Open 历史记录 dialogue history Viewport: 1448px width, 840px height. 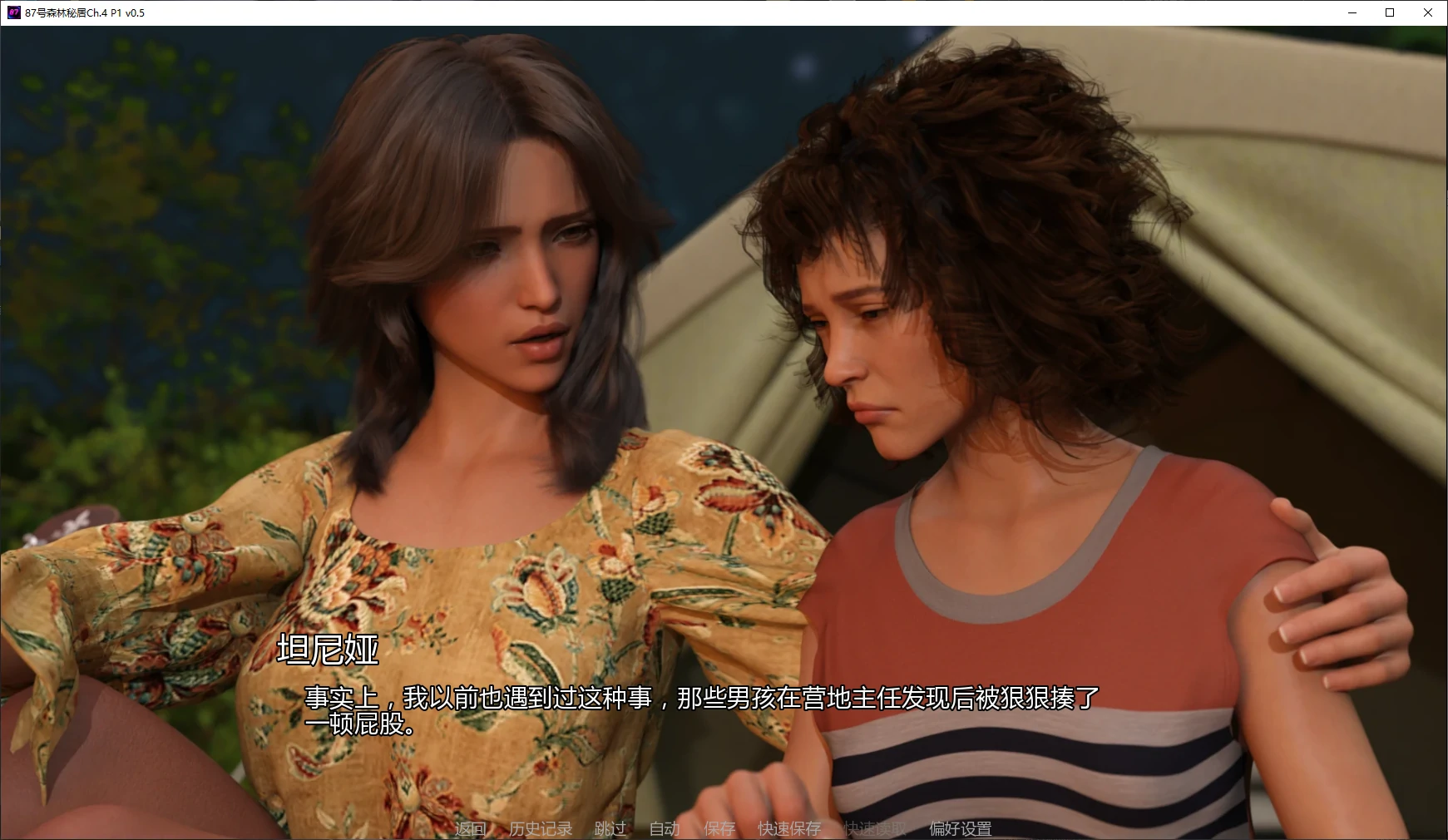(541, 828)
